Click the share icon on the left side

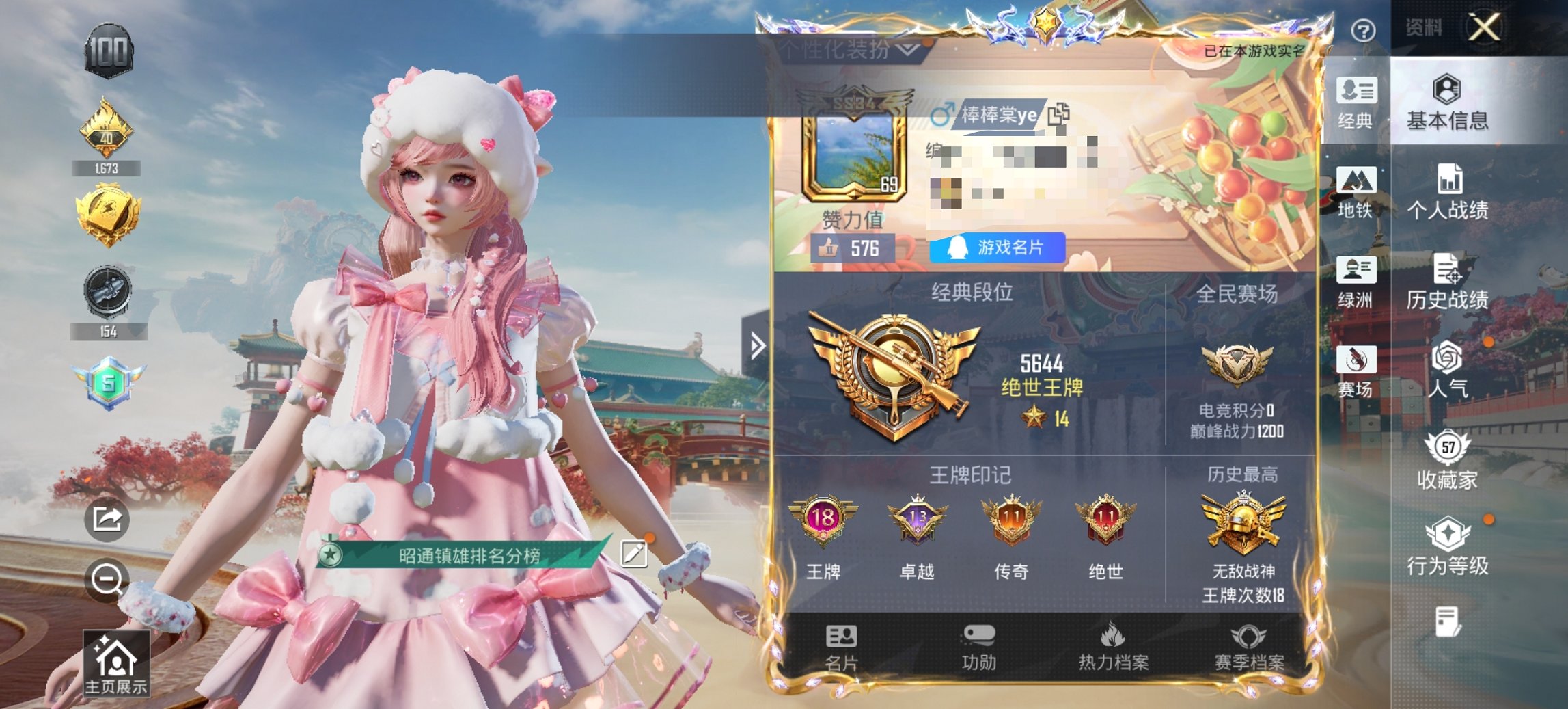[x=108, y=521]
